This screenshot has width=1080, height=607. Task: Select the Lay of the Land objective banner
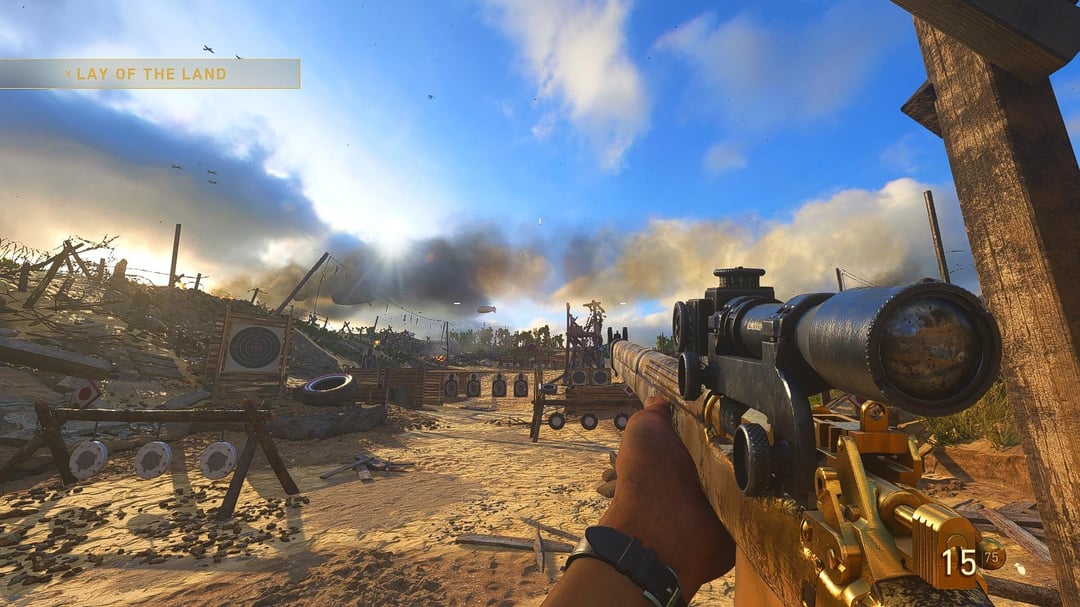point(150,74)
